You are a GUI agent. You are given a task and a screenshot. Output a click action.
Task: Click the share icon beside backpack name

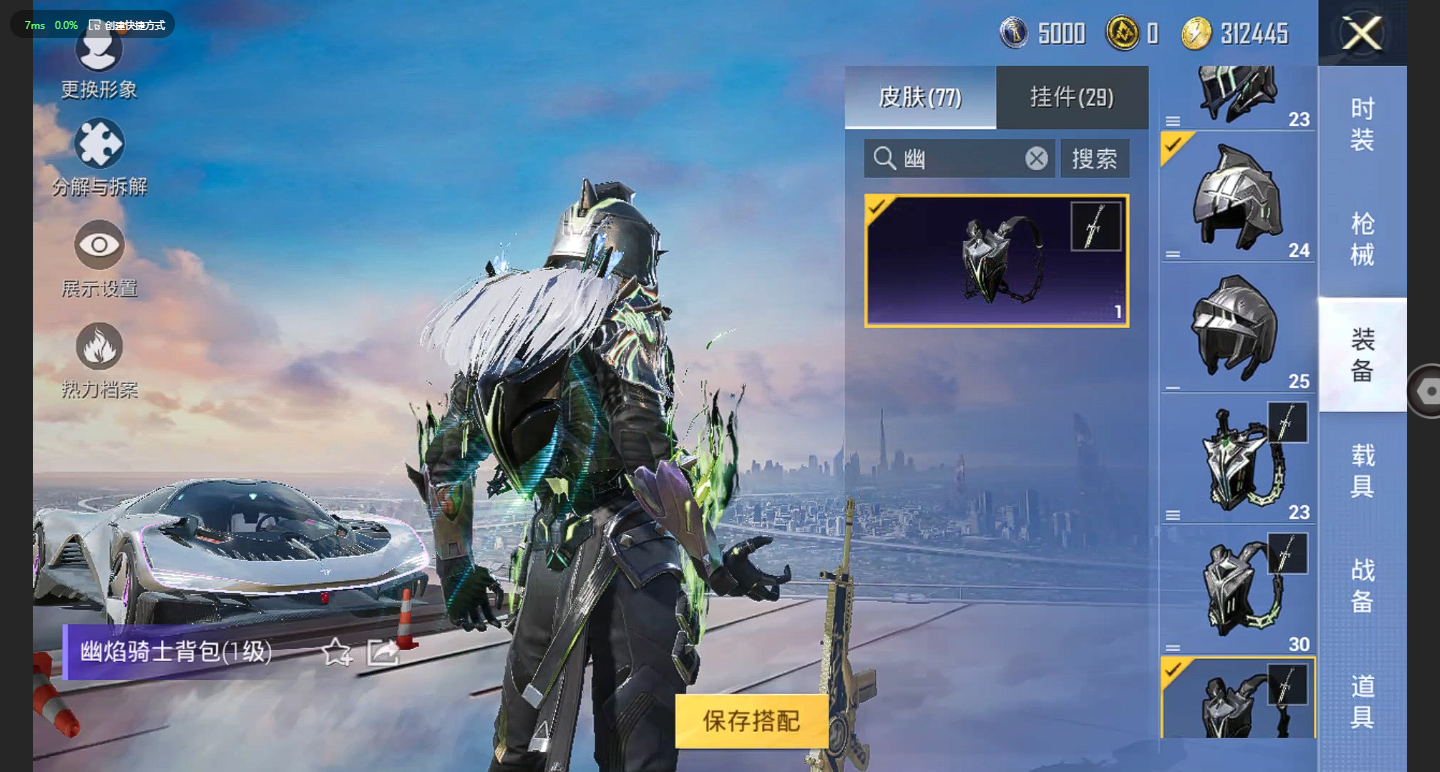point(383,653)
